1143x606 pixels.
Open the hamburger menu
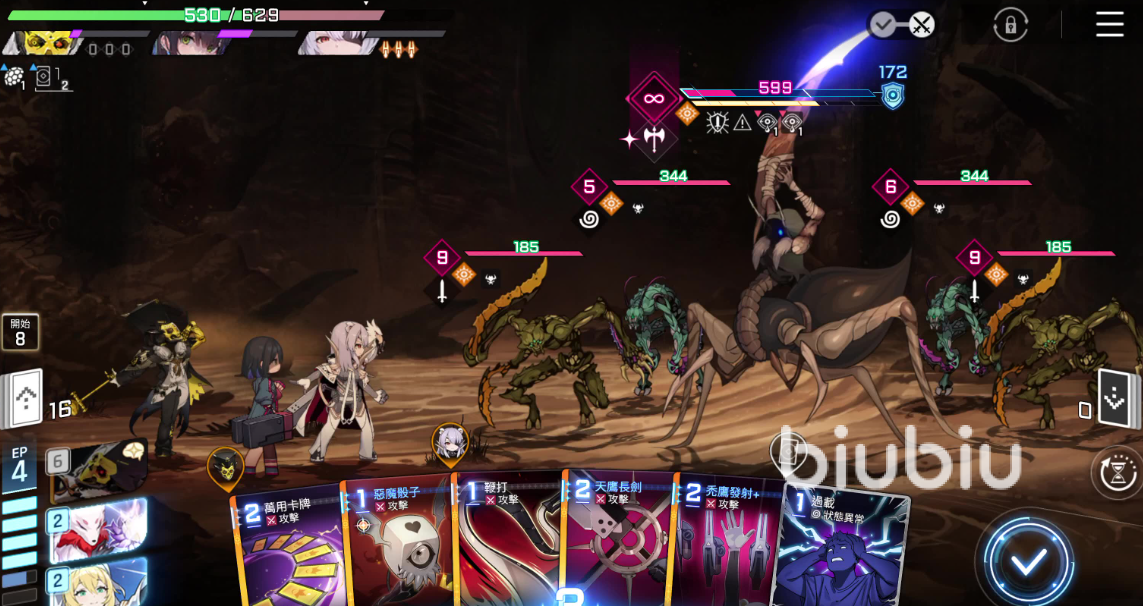click(x=1109, y=25)
